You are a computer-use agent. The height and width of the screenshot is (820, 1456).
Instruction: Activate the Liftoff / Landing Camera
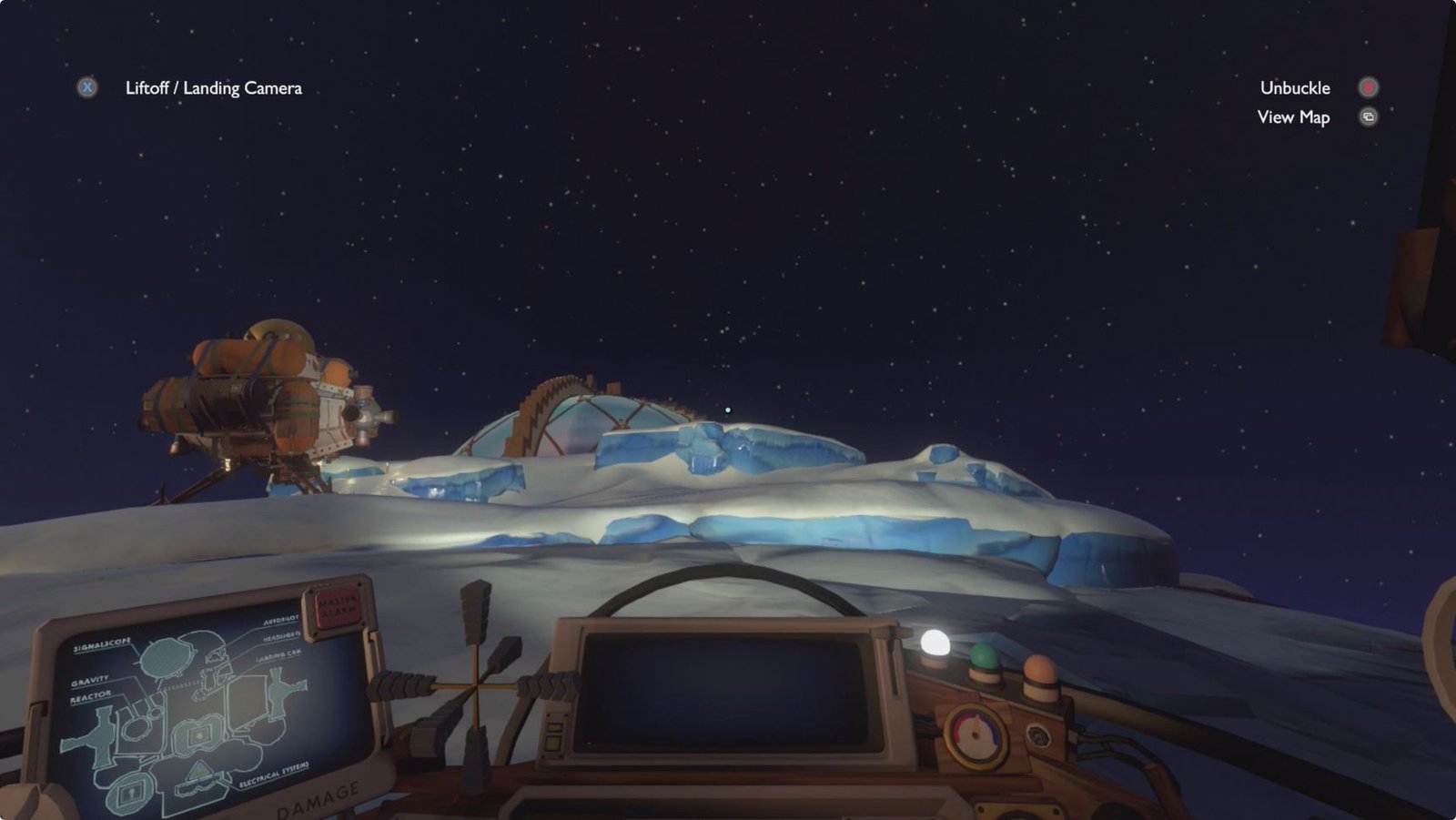(214, 88)
